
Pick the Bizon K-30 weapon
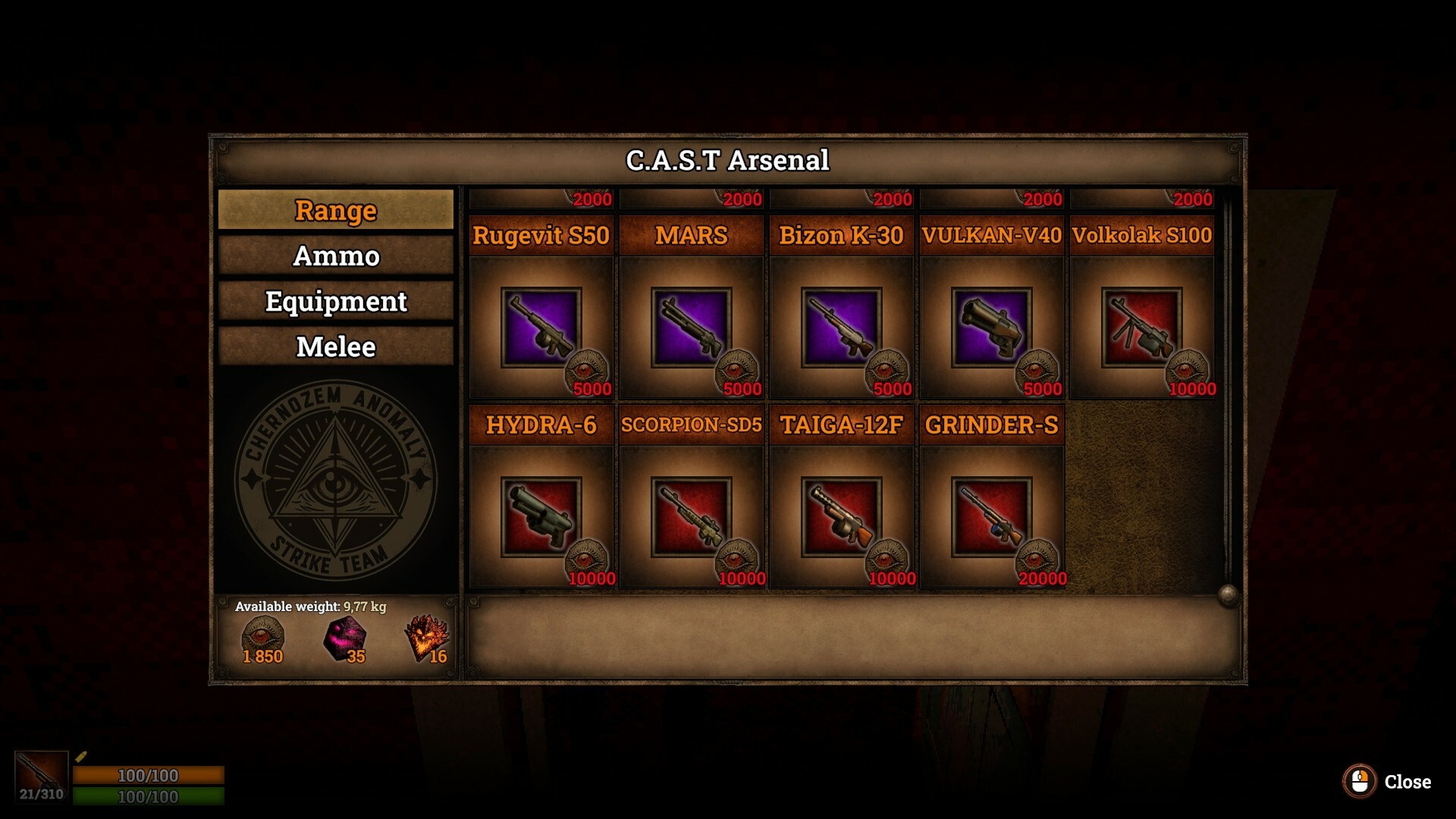coord(841,328)
